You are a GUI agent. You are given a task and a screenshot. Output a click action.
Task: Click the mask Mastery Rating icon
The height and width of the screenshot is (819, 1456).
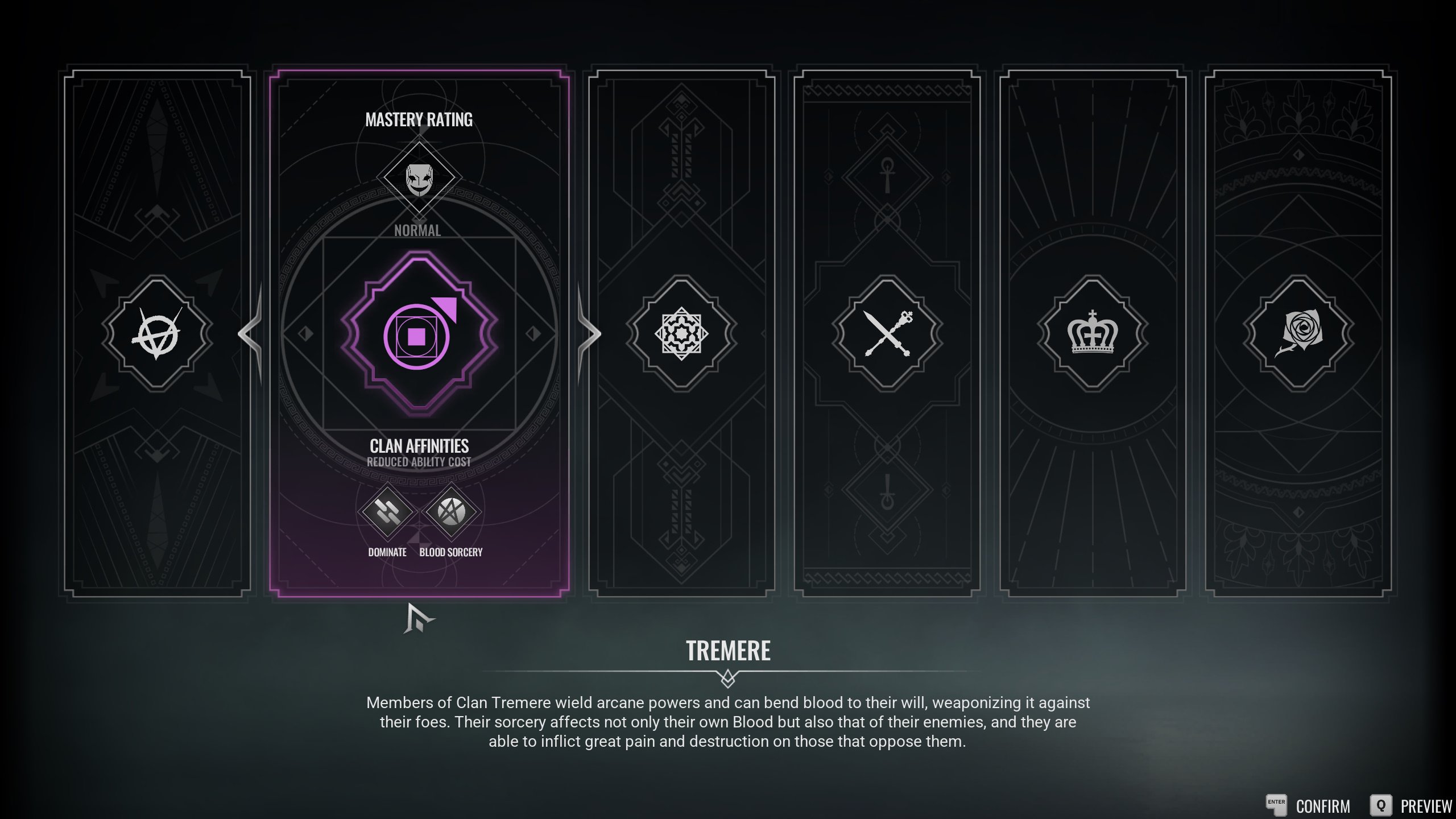click(419, 178)
